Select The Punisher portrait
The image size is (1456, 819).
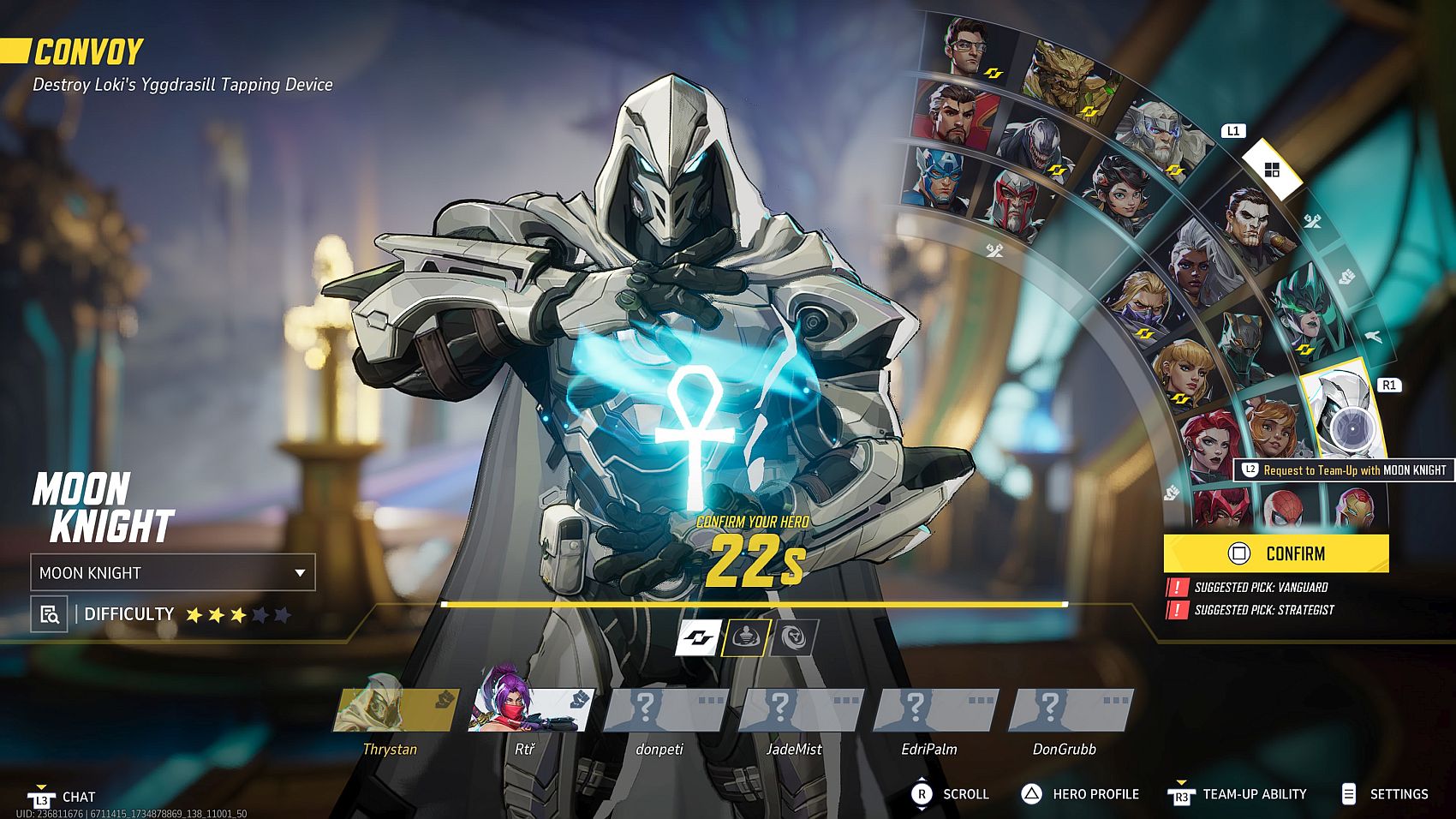coord(1251,222)
